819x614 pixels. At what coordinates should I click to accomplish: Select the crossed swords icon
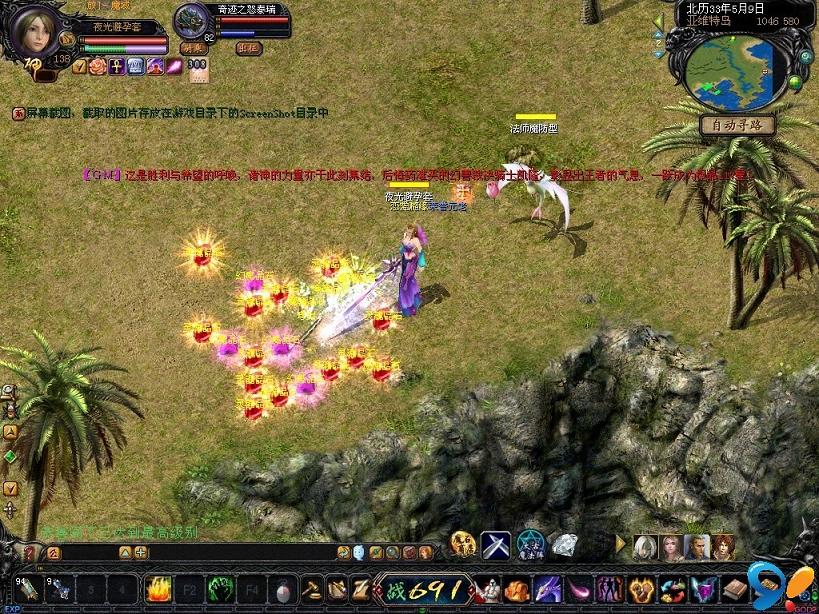pos(496,545)
